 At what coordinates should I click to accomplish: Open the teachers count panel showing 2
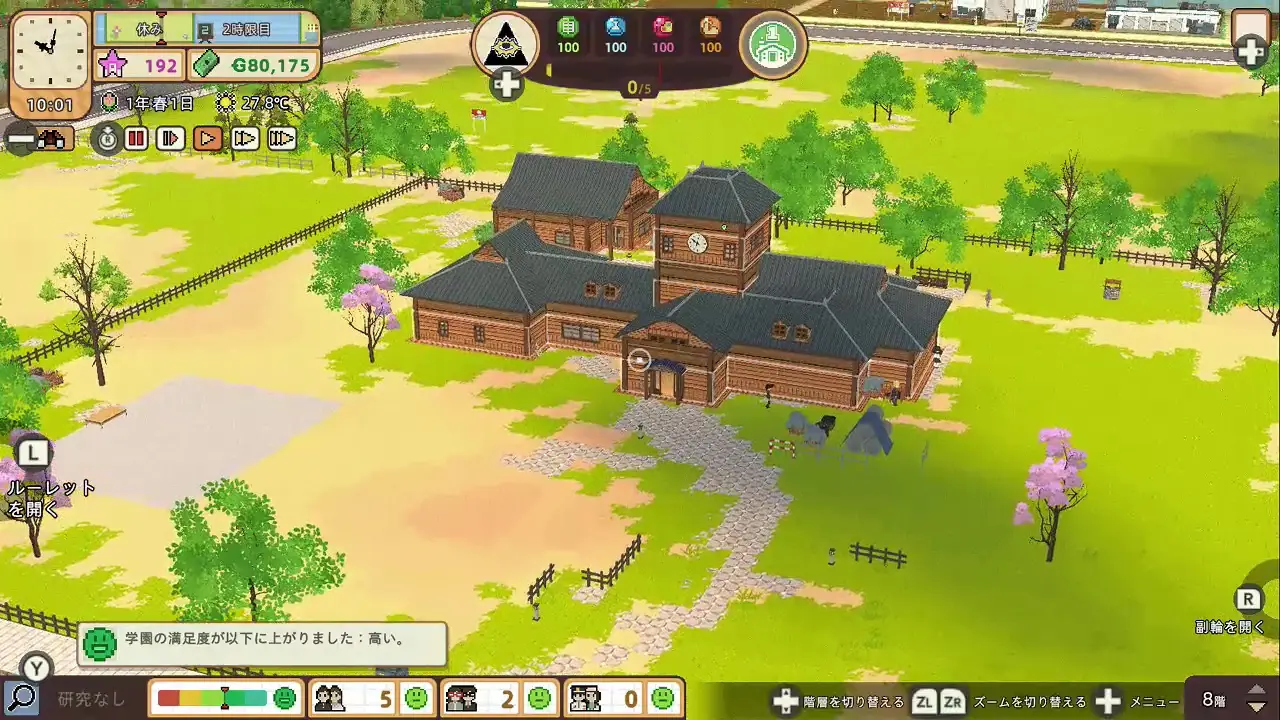(496, 698)
